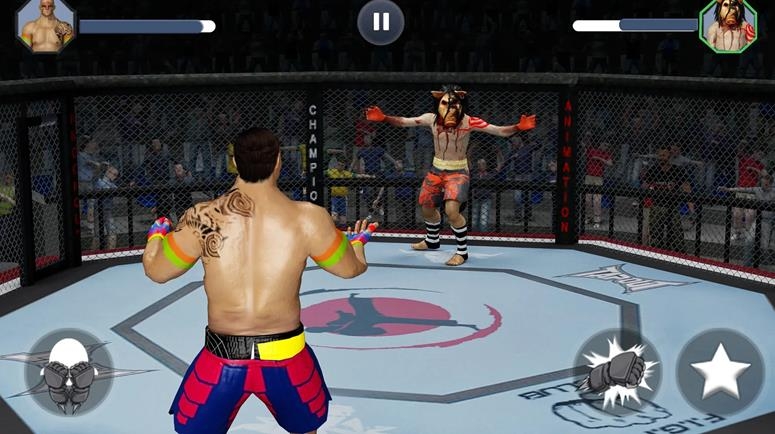Activate the star special move button
The image size is (775, 434).
[720, 373]
